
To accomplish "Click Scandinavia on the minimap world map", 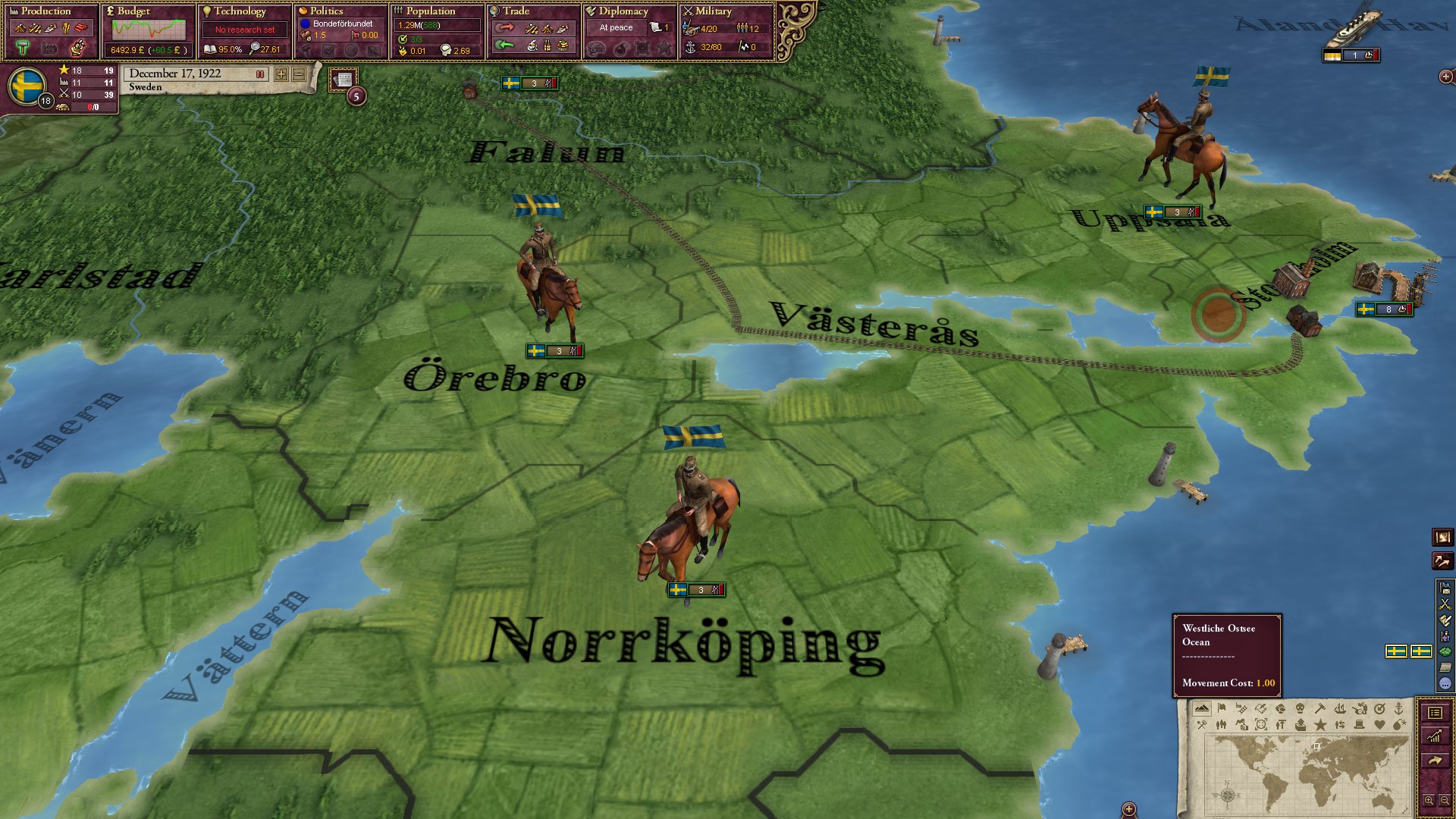I will [x=1316, y=746].
